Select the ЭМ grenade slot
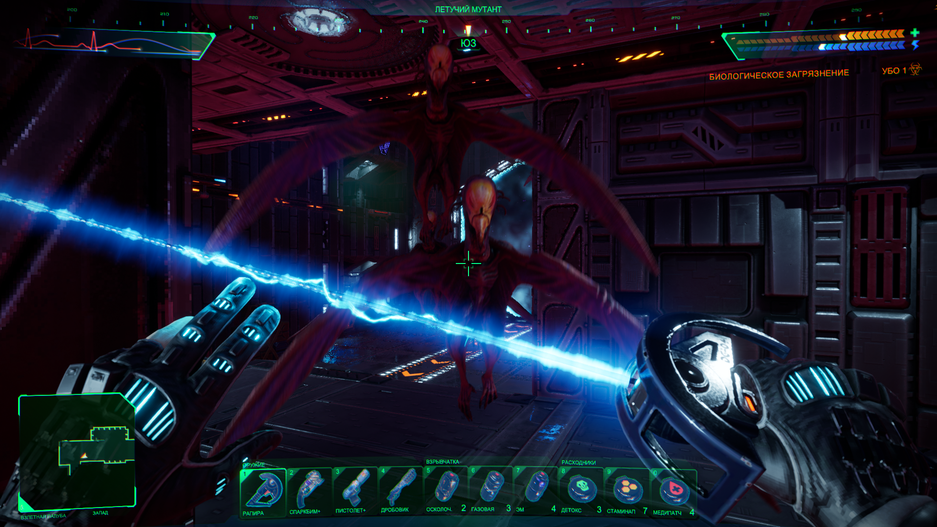 (535, 490)
